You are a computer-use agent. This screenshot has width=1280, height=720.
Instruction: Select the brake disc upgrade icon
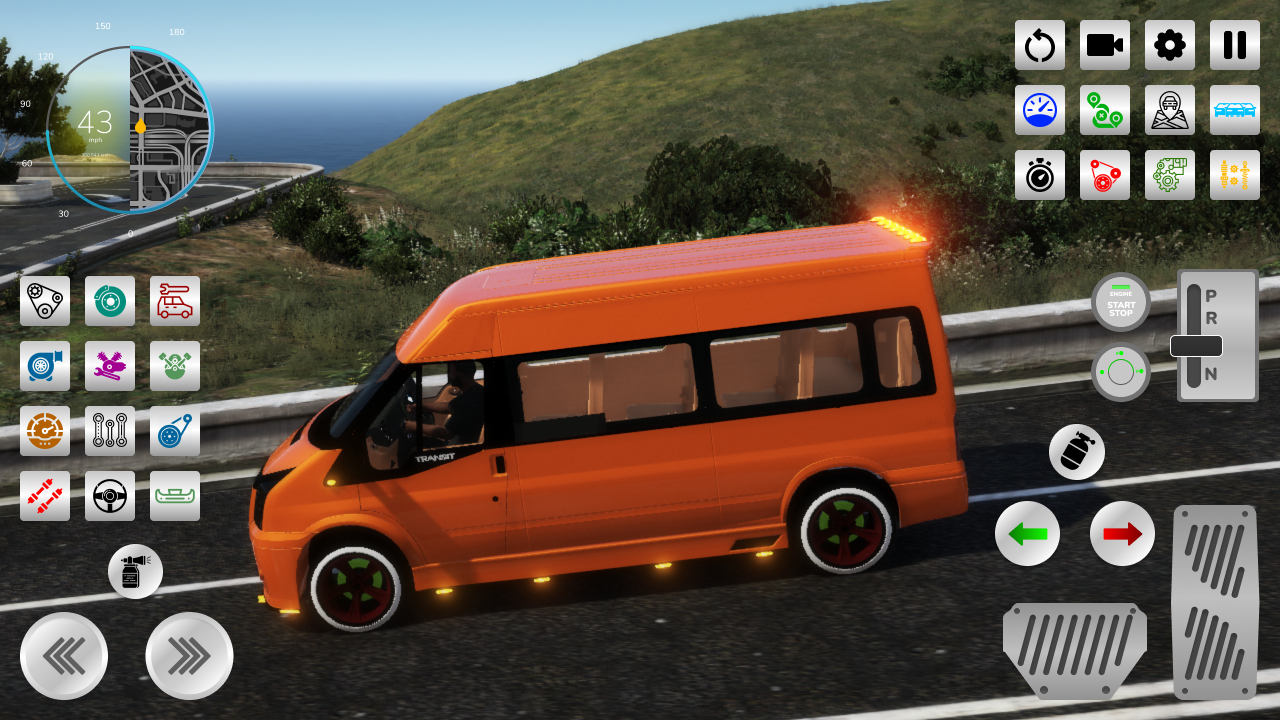[110, 300]
